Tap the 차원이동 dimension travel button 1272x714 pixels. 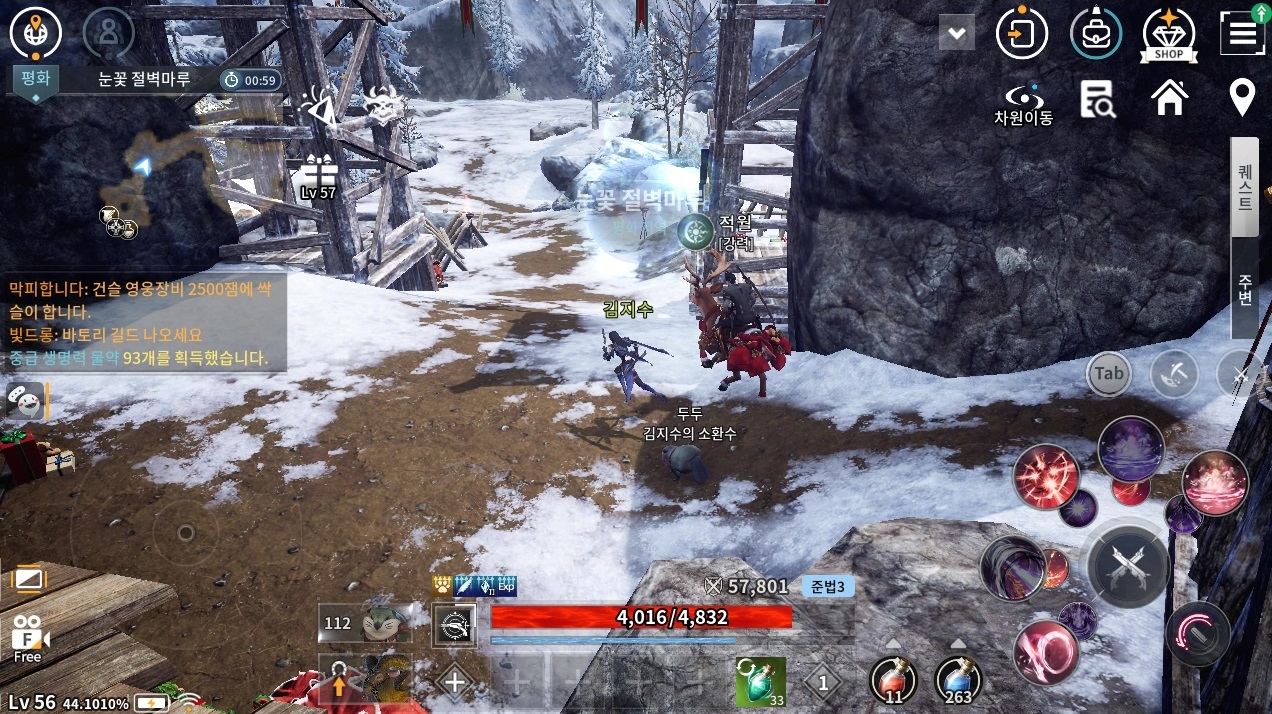tap(1022, 103)
